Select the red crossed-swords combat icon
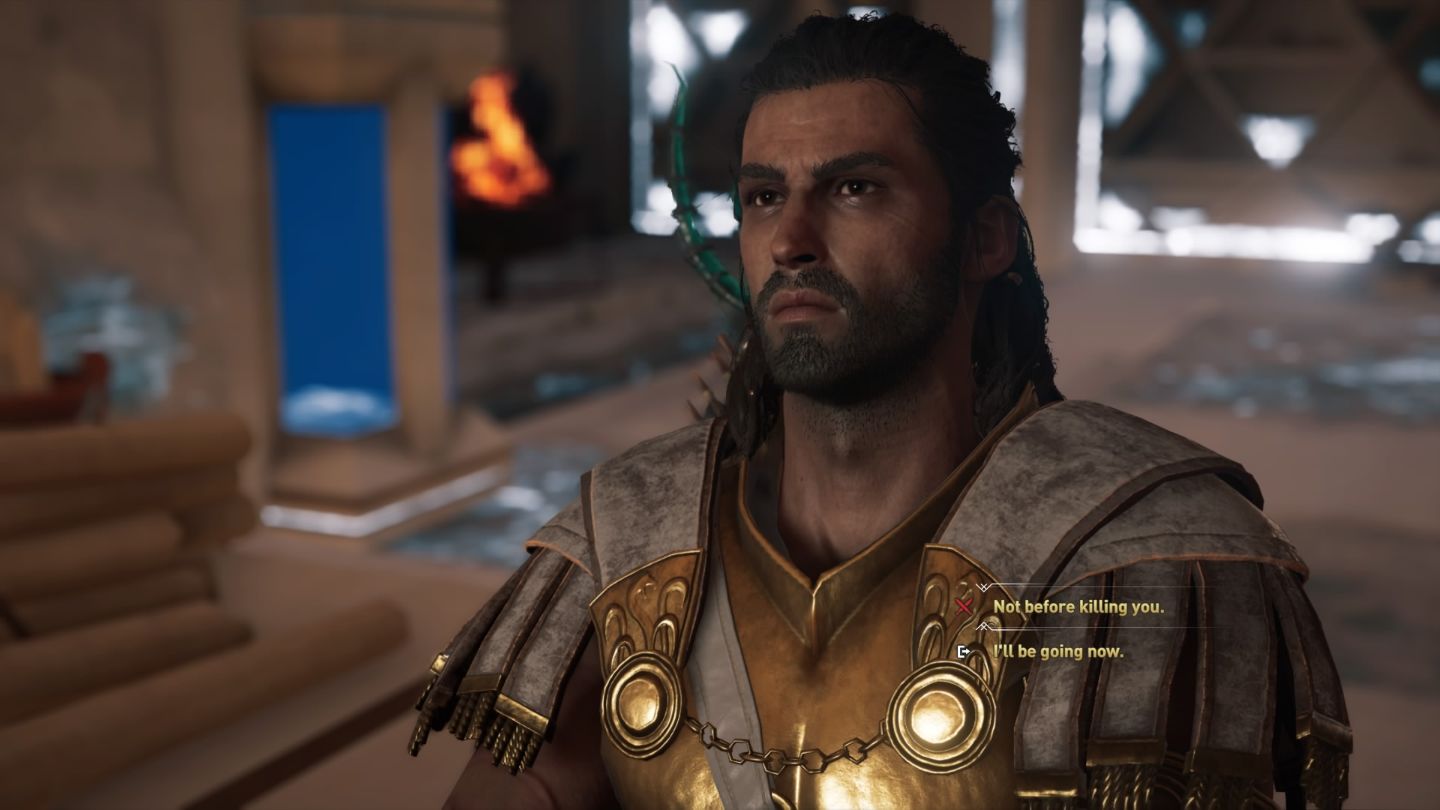Viewport: 1440px width, 810px height. [964, 605]
